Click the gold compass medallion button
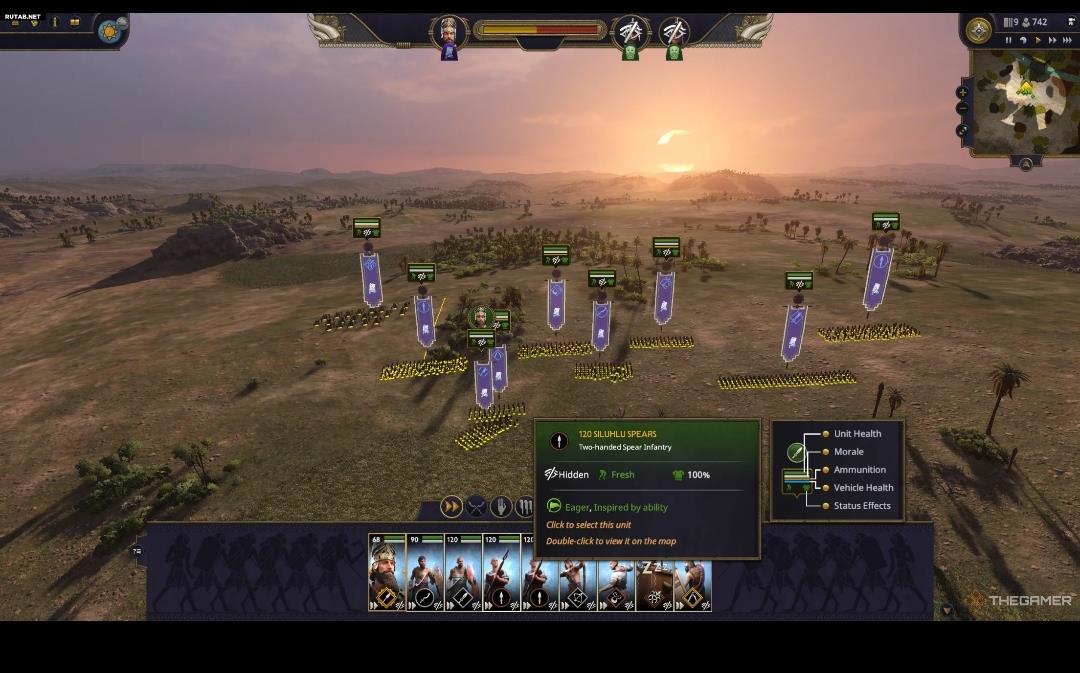1080x673 pixels. pyautogui.click(x=978, y=30)
